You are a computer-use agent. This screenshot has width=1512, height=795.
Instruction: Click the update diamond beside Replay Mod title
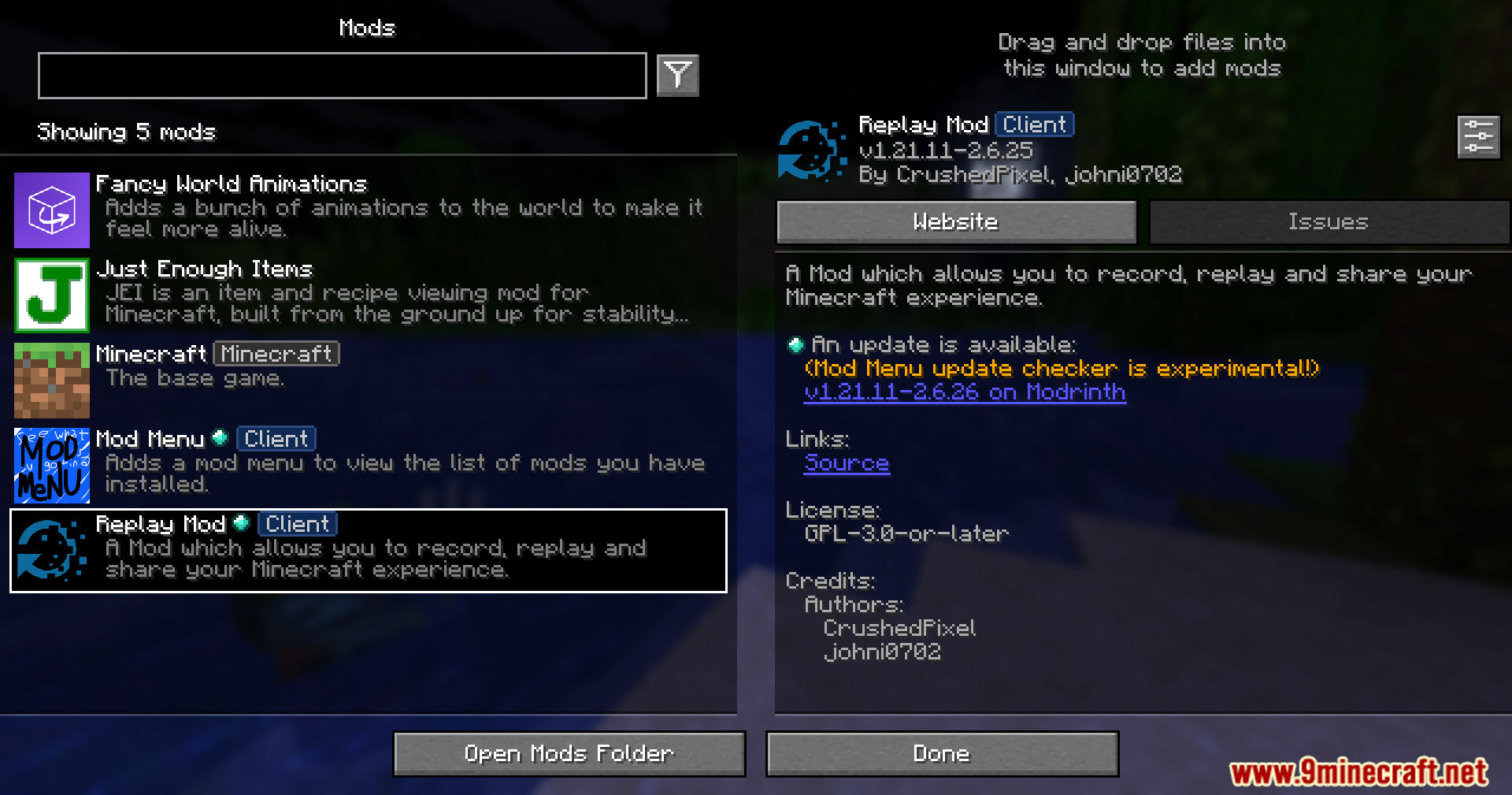coord(242,522)
